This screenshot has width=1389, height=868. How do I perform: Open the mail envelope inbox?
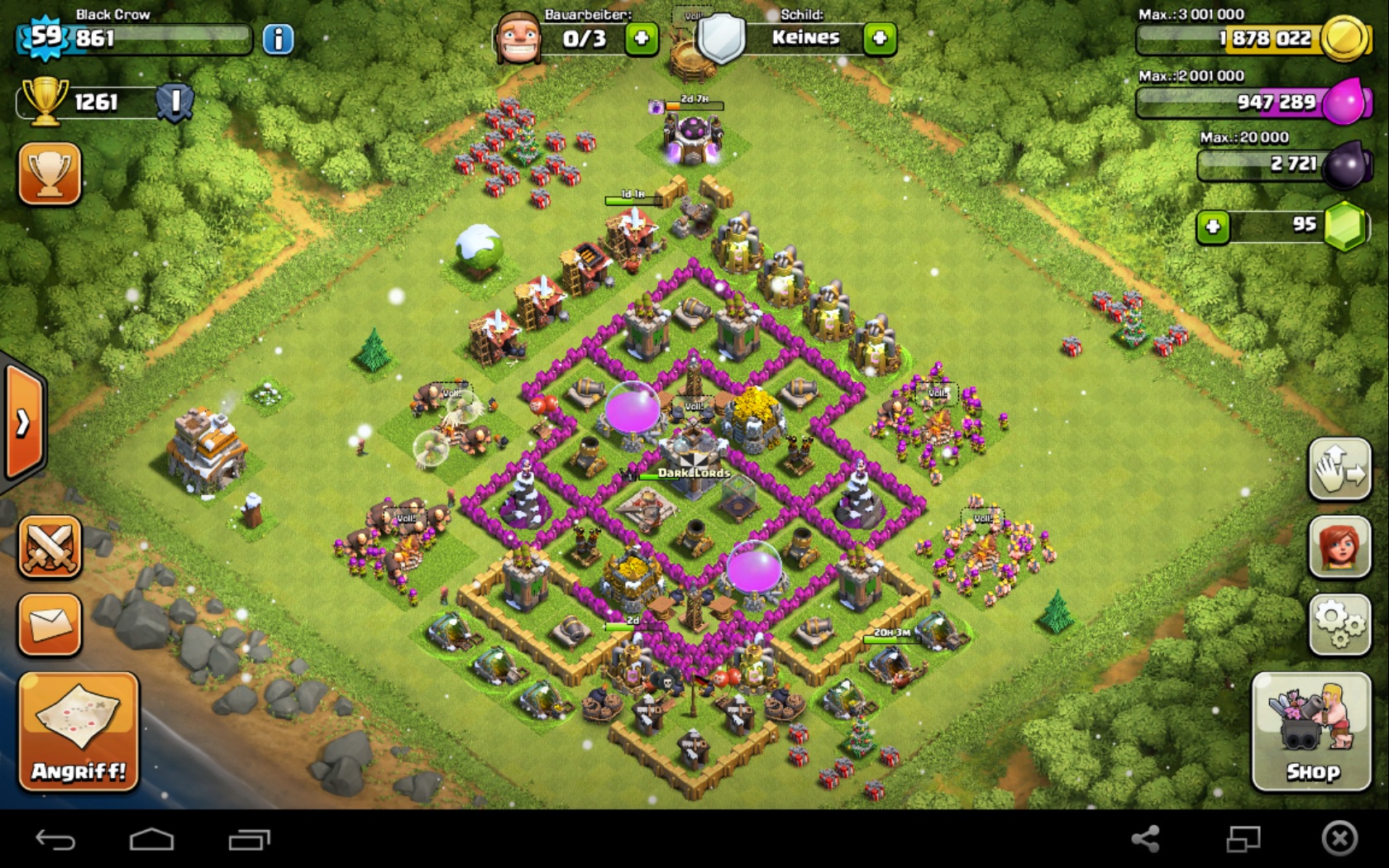50,625
